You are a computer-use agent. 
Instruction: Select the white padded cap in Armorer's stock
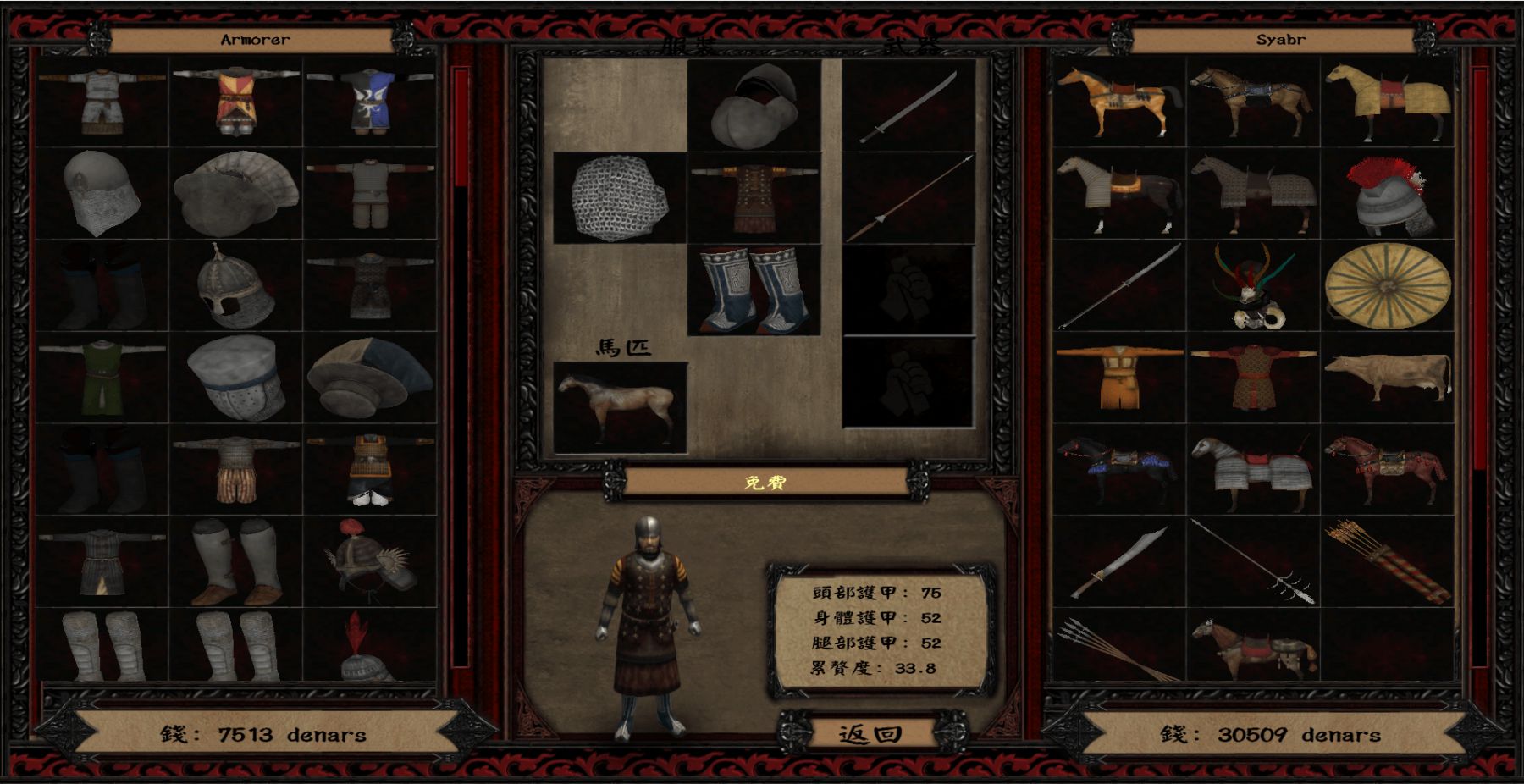pyautogui.click(x=235, y=378)
